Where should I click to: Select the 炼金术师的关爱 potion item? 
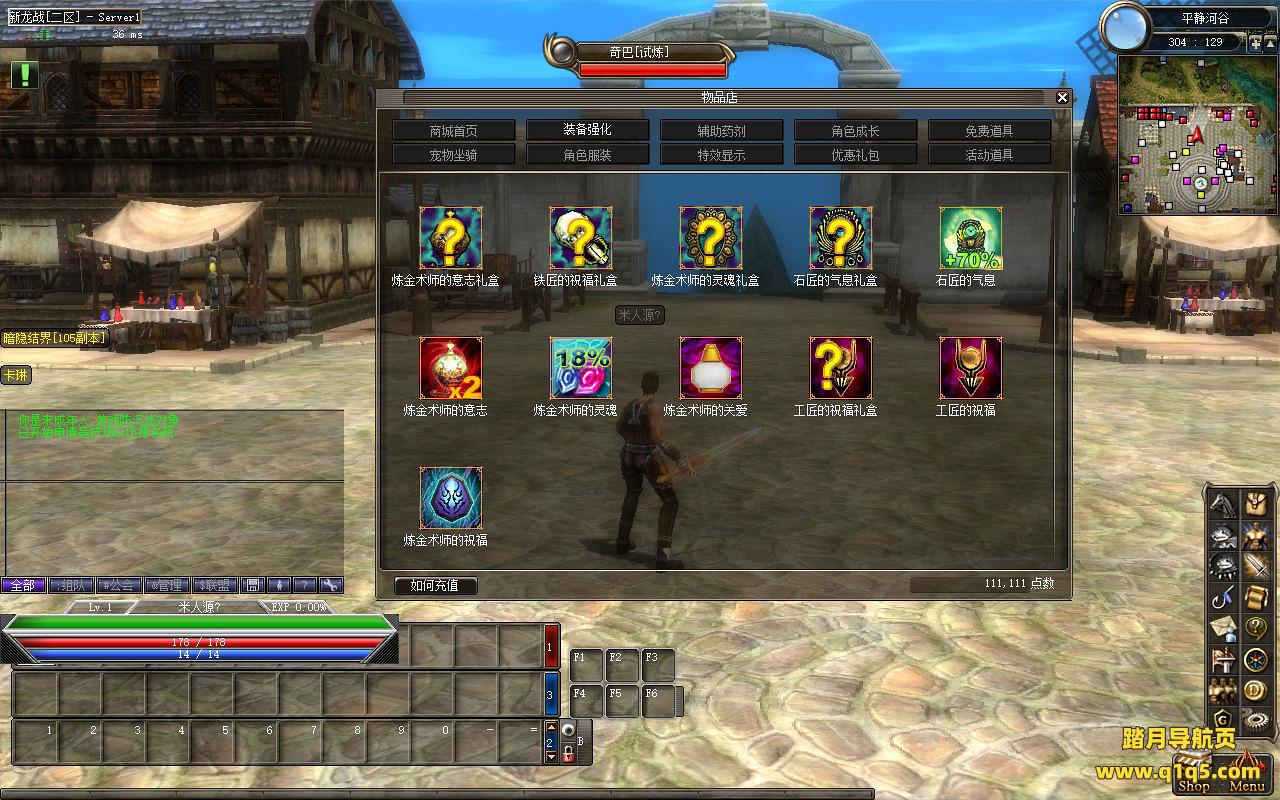point(710,368)
